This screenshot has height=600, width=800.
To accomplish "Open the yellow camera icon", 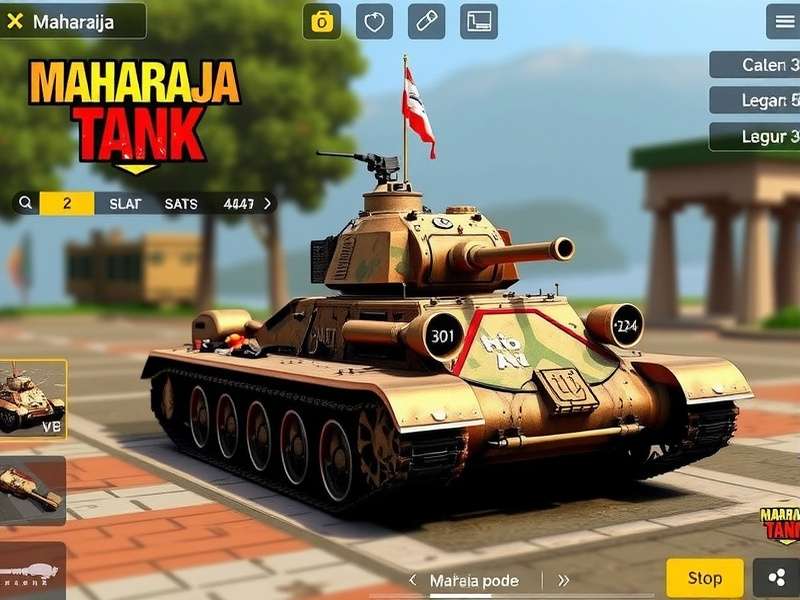I will [x=322, y=21].
